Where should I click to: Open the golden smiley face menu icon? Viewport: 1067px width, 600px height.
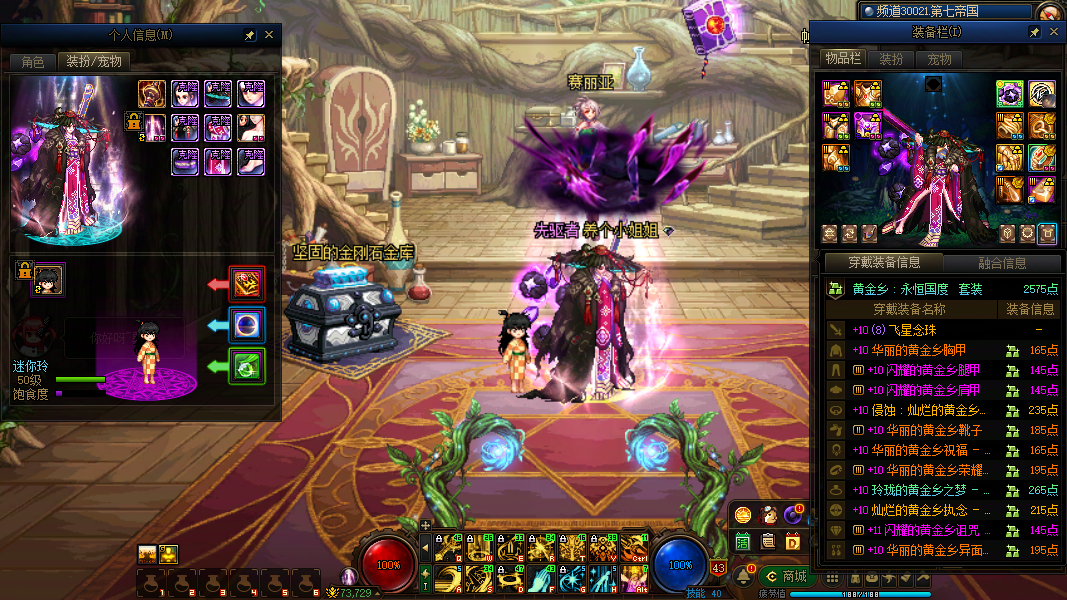pos(743,515)
